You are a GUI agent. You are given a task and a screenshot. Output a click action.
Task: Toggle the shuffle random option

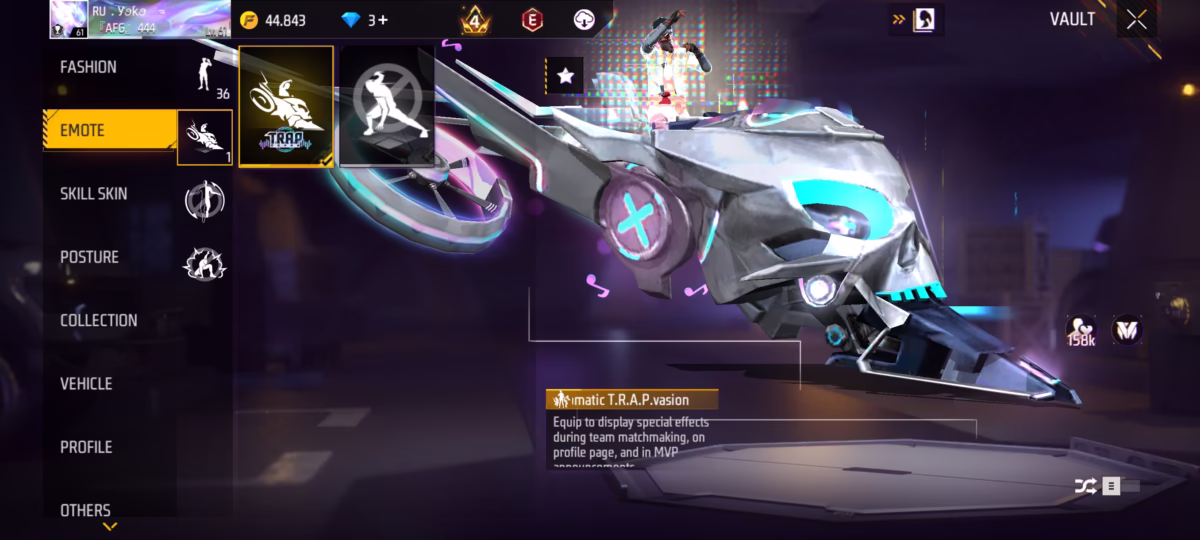click(x=1087, y=487)
